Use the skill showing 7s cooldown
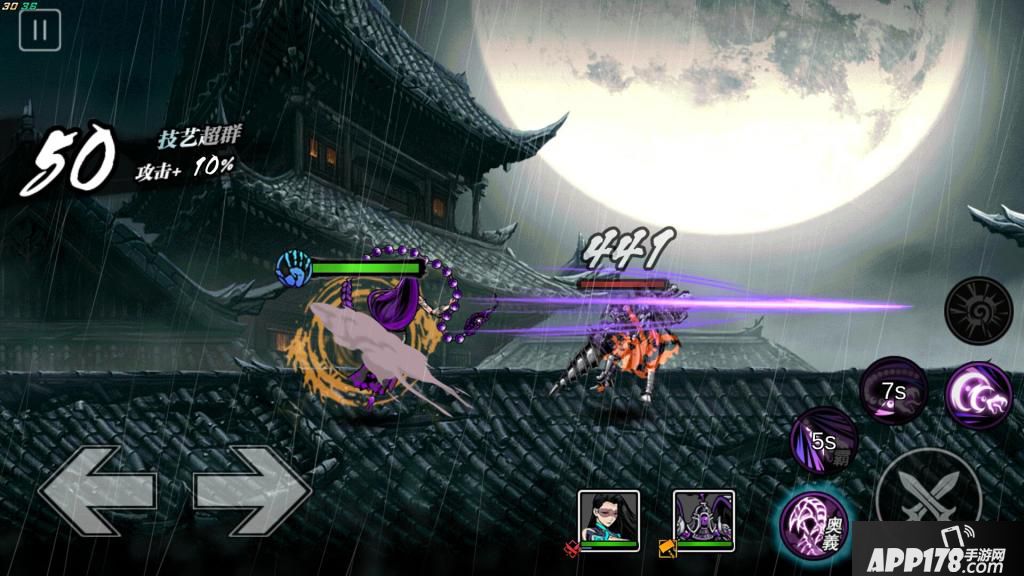1024x576 pixels. 893,391
